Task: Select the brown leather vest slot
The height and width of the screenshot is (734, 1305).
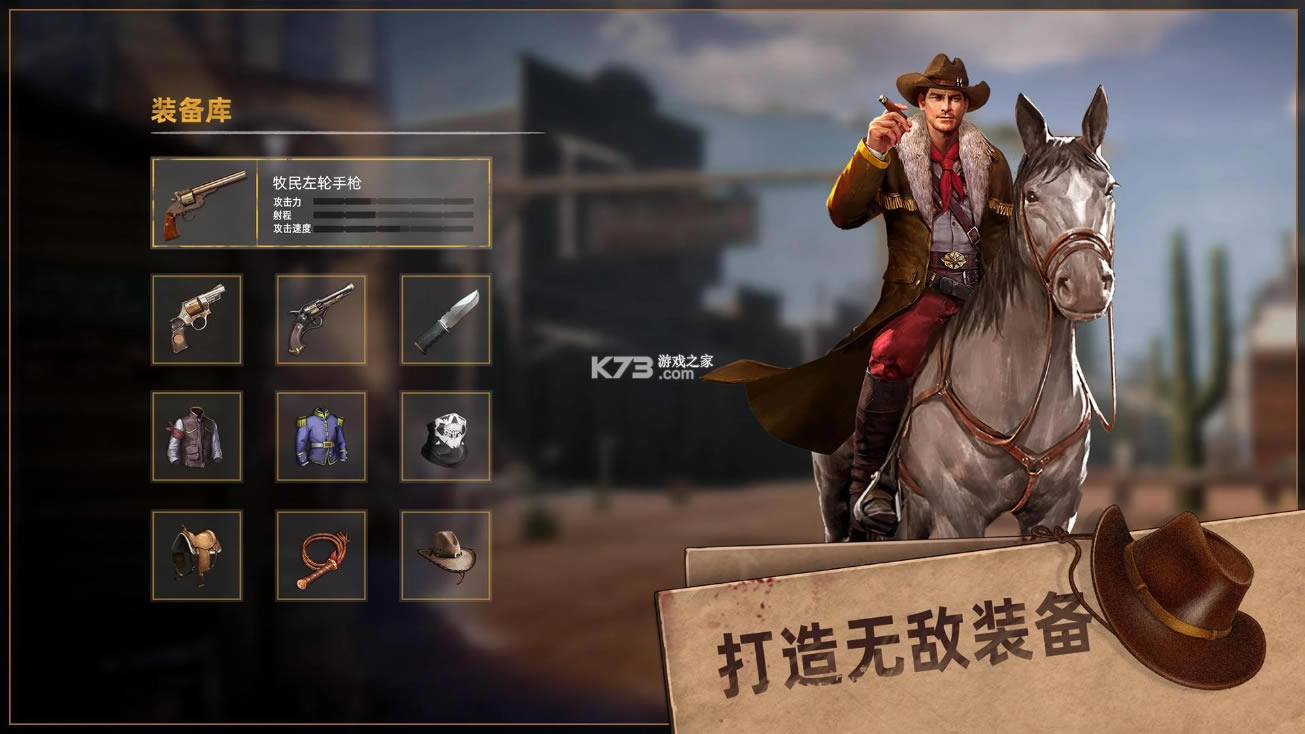Action: 197,436
